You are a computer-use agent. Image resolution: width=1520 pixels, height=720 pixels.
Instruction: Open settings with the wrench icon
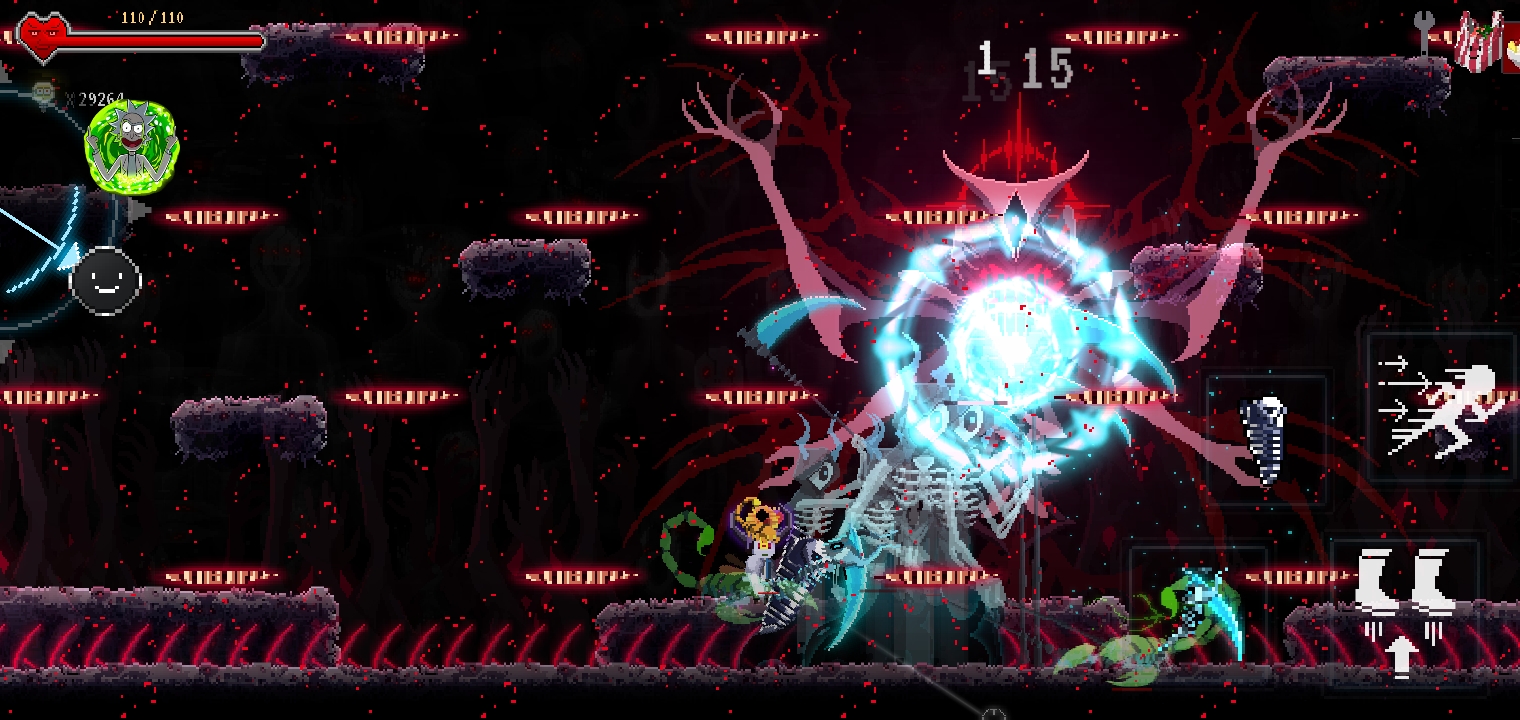[1425, 32]
